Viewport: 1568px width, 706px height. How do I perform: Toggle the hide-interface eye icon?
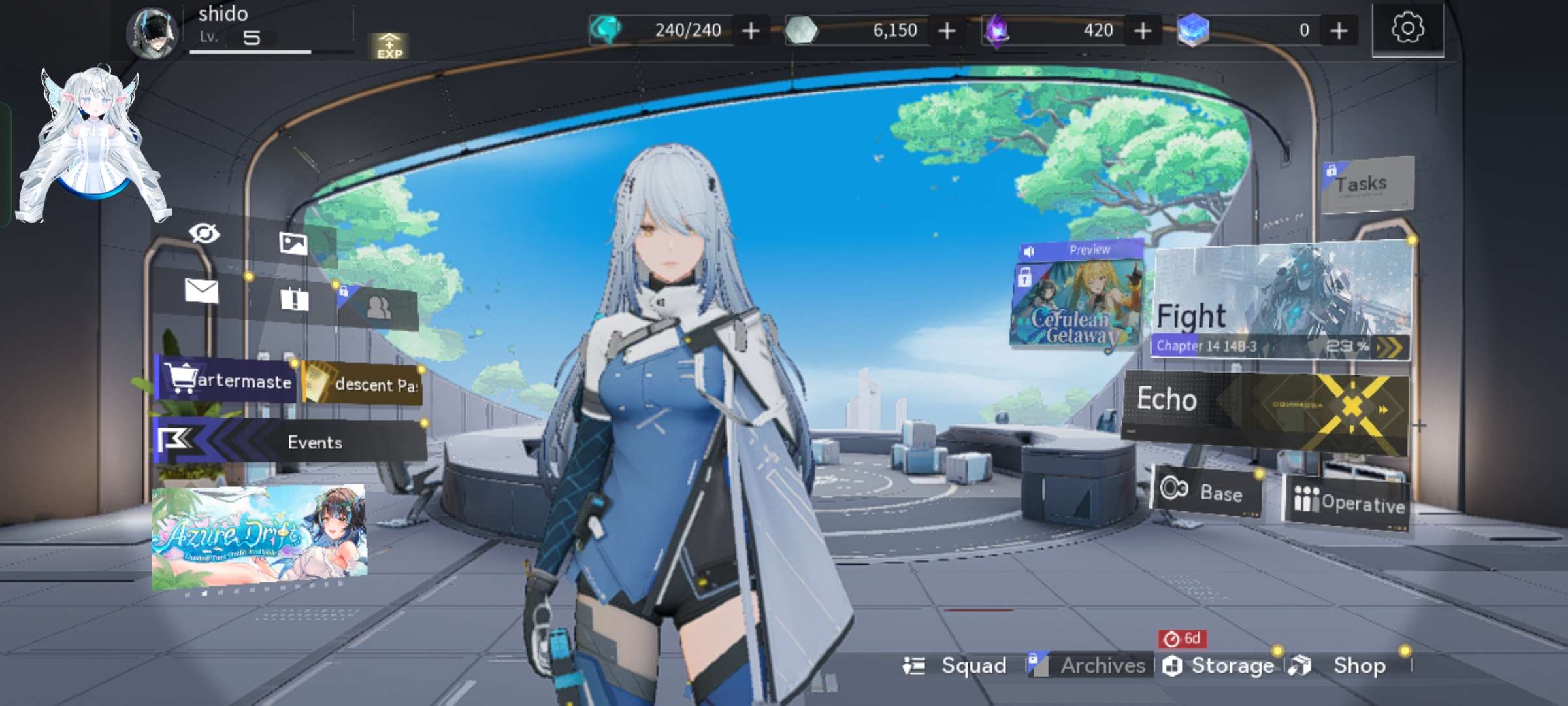coord(204,233)
